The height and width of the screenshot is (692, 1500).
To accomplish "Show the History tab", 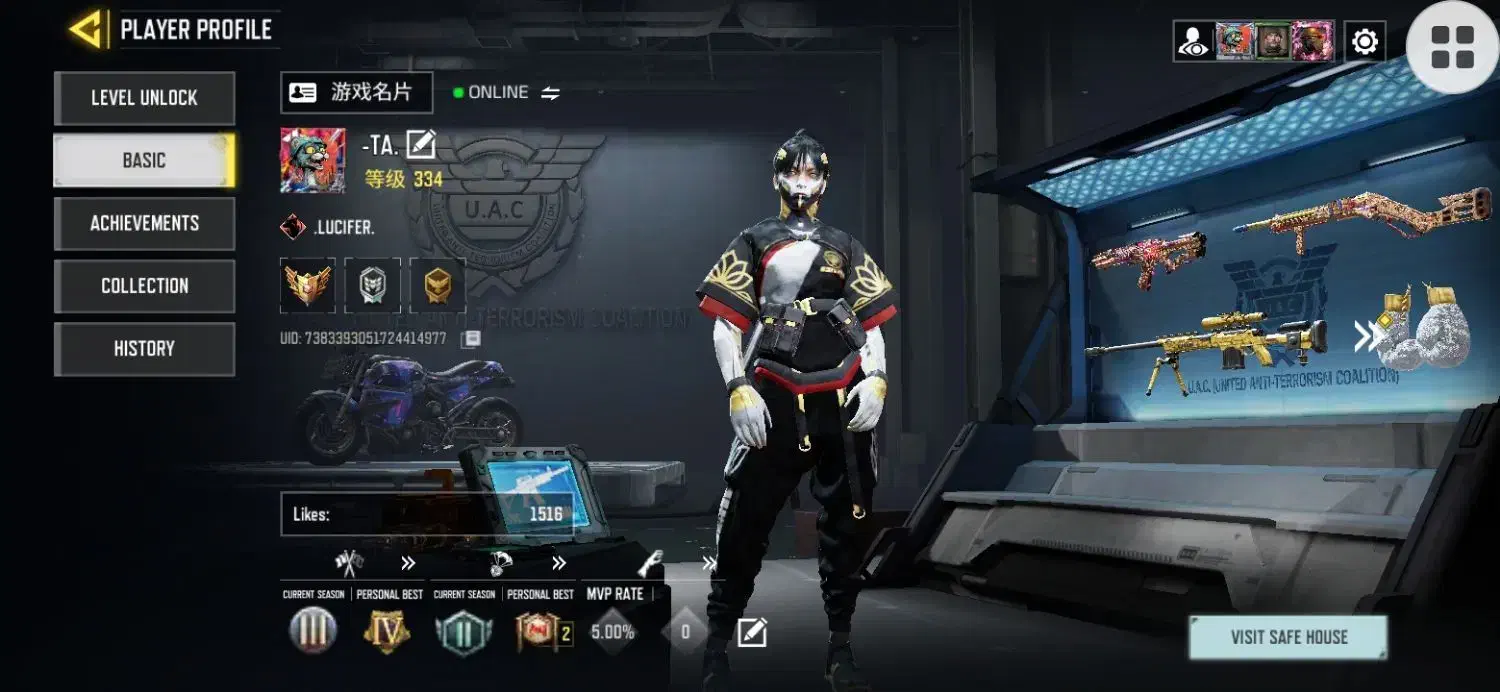I will pyautogui.click(x=144, y=348).
